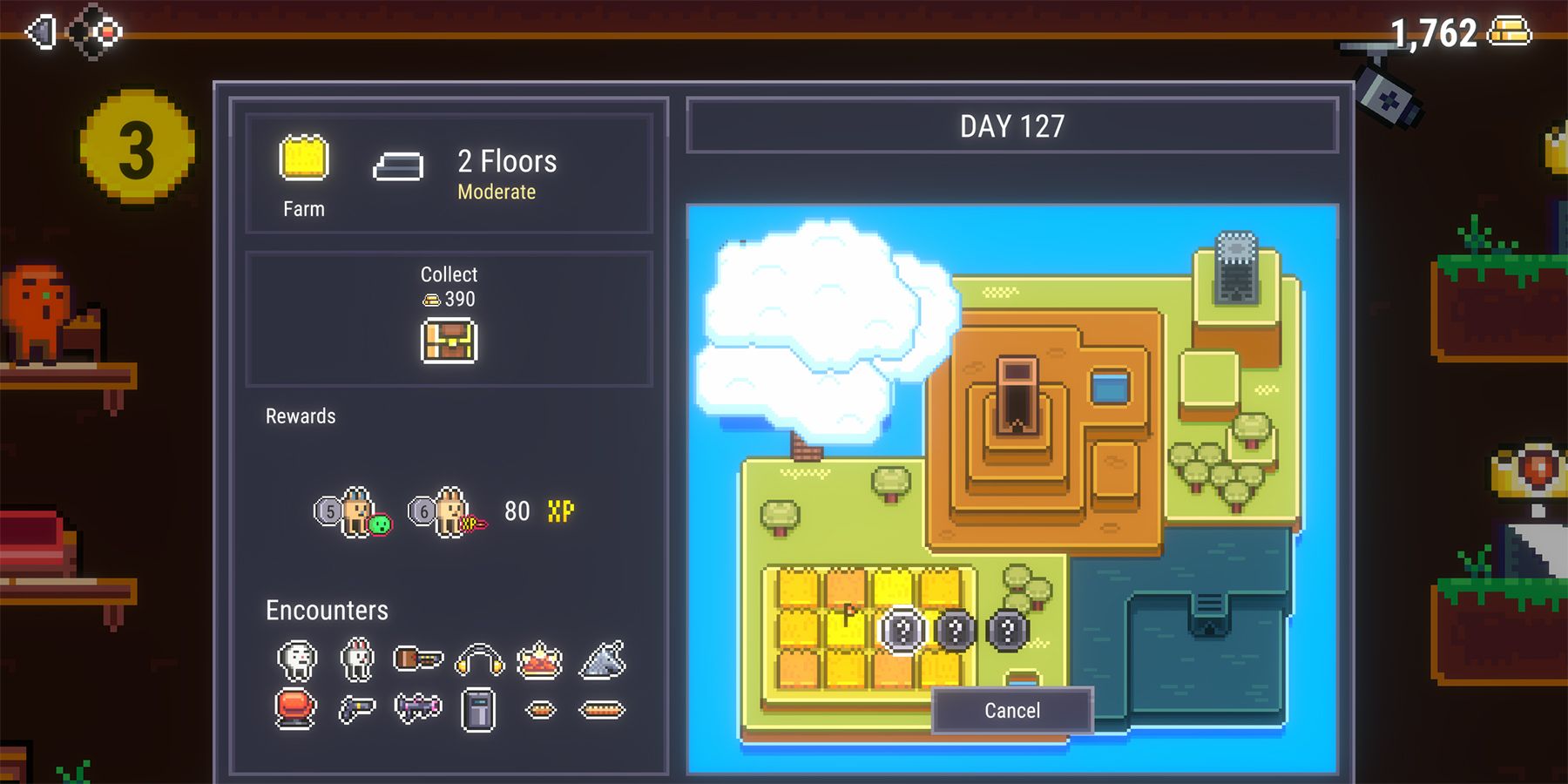Select the ghost encounter icon

pos(296,659)
